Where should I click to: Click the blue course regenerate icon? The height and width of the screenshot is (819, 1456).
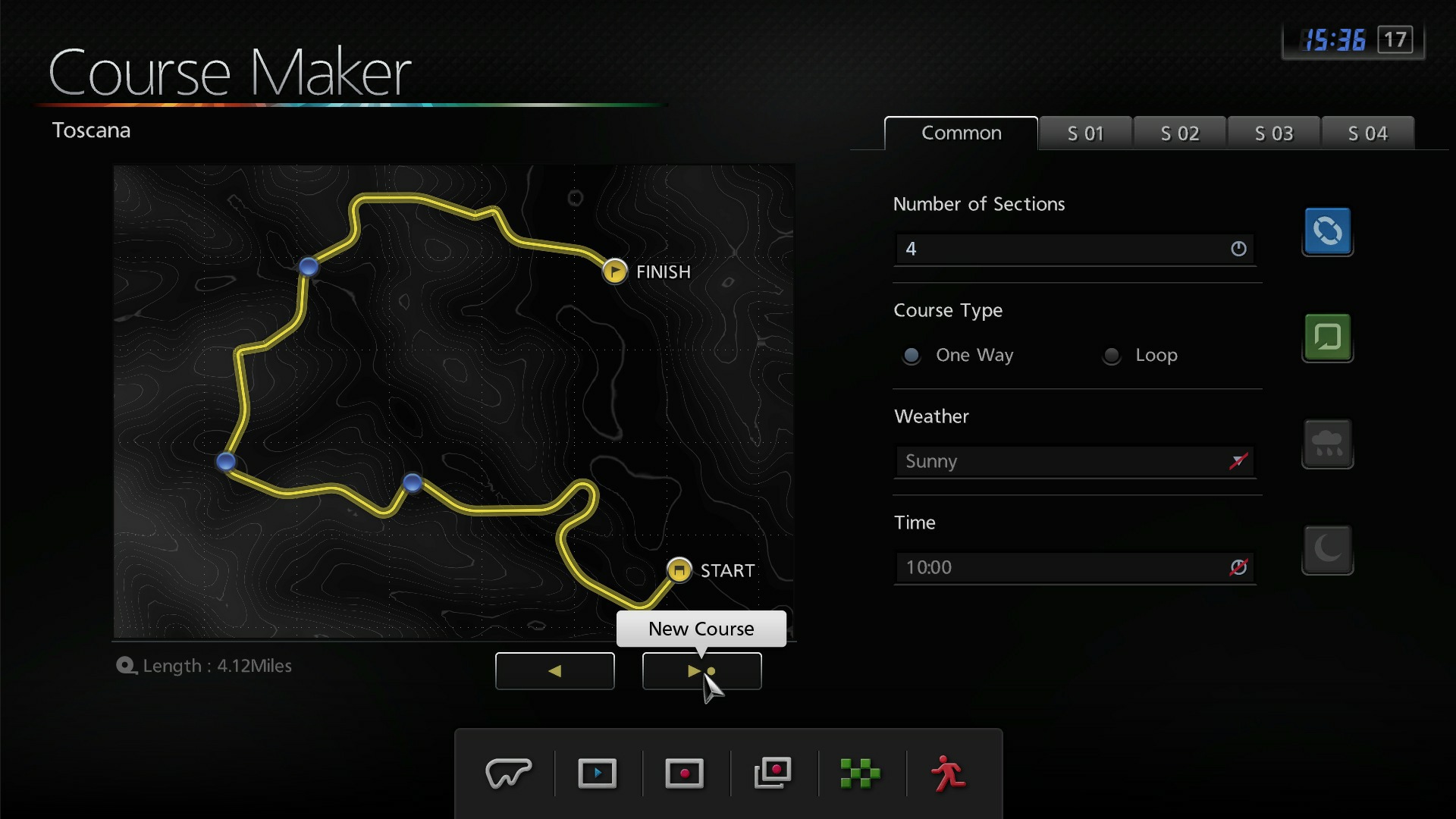click(1328, 232)
